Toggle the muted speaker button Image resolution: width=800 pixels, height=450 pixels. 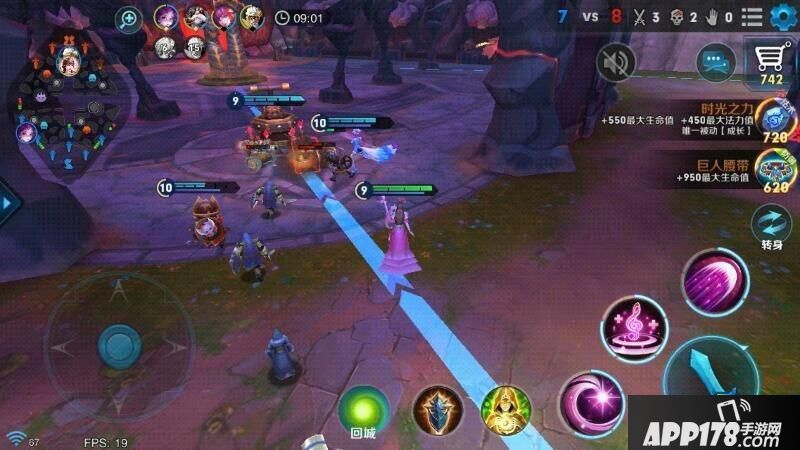pyautogui.click(x=616, y=63)
